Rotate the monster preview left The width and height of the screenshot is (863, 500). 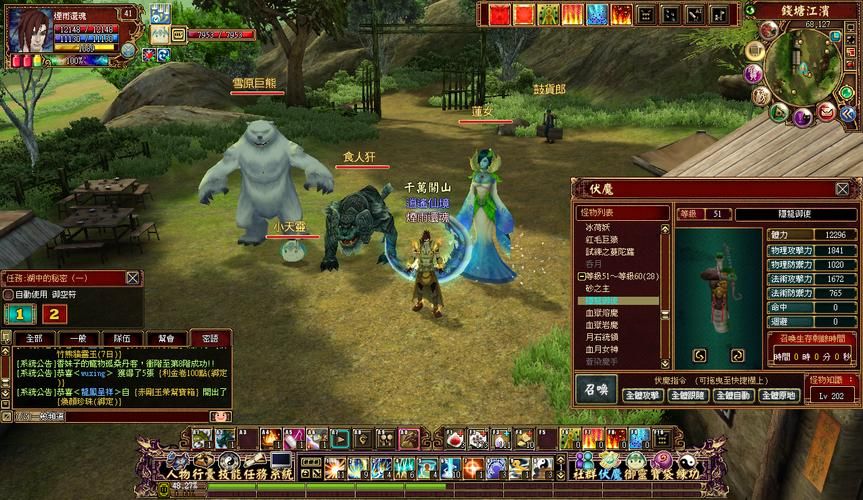coord(699,355)
